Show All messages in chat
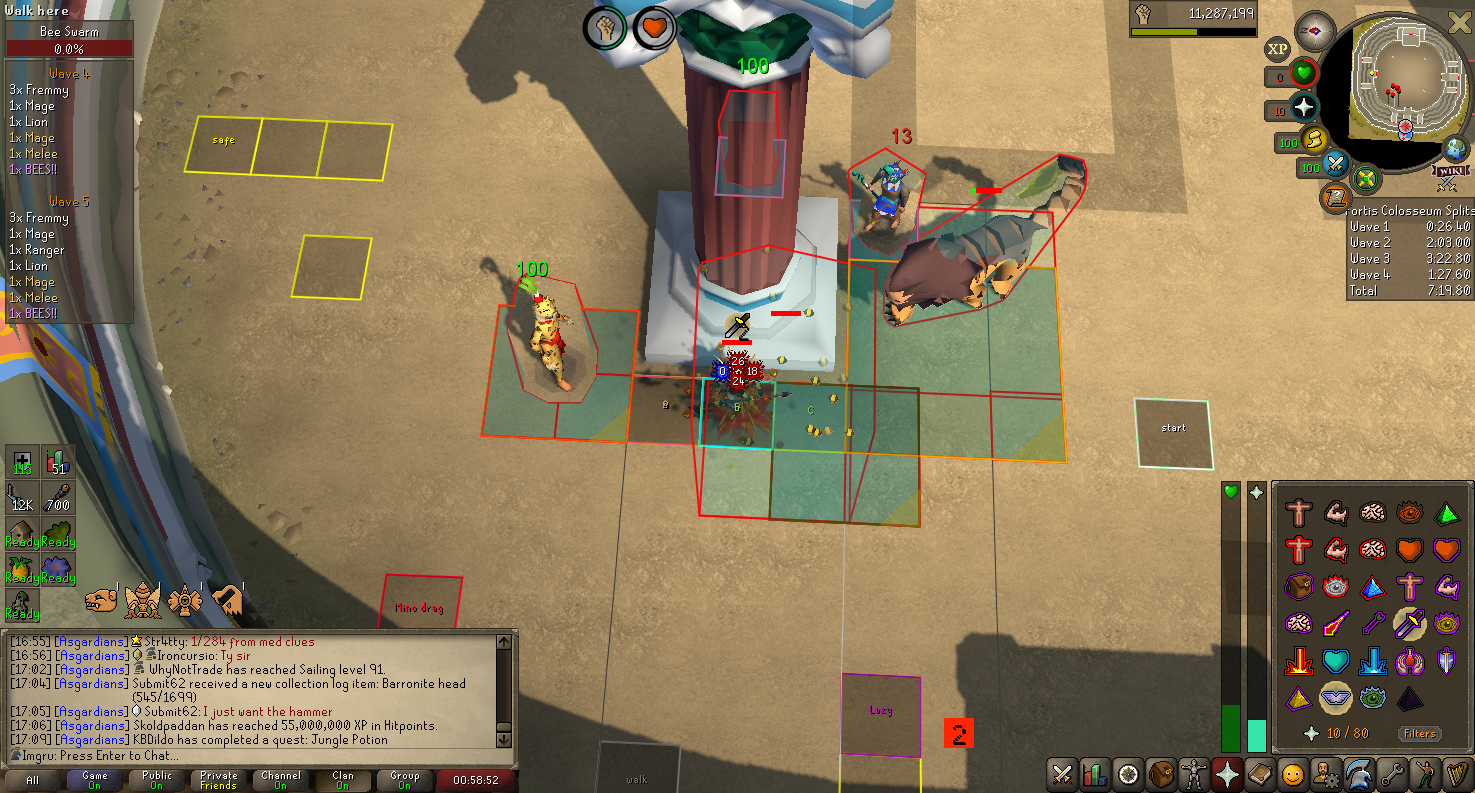This screenshot has width=1475, height=793. tap(33, 780)
